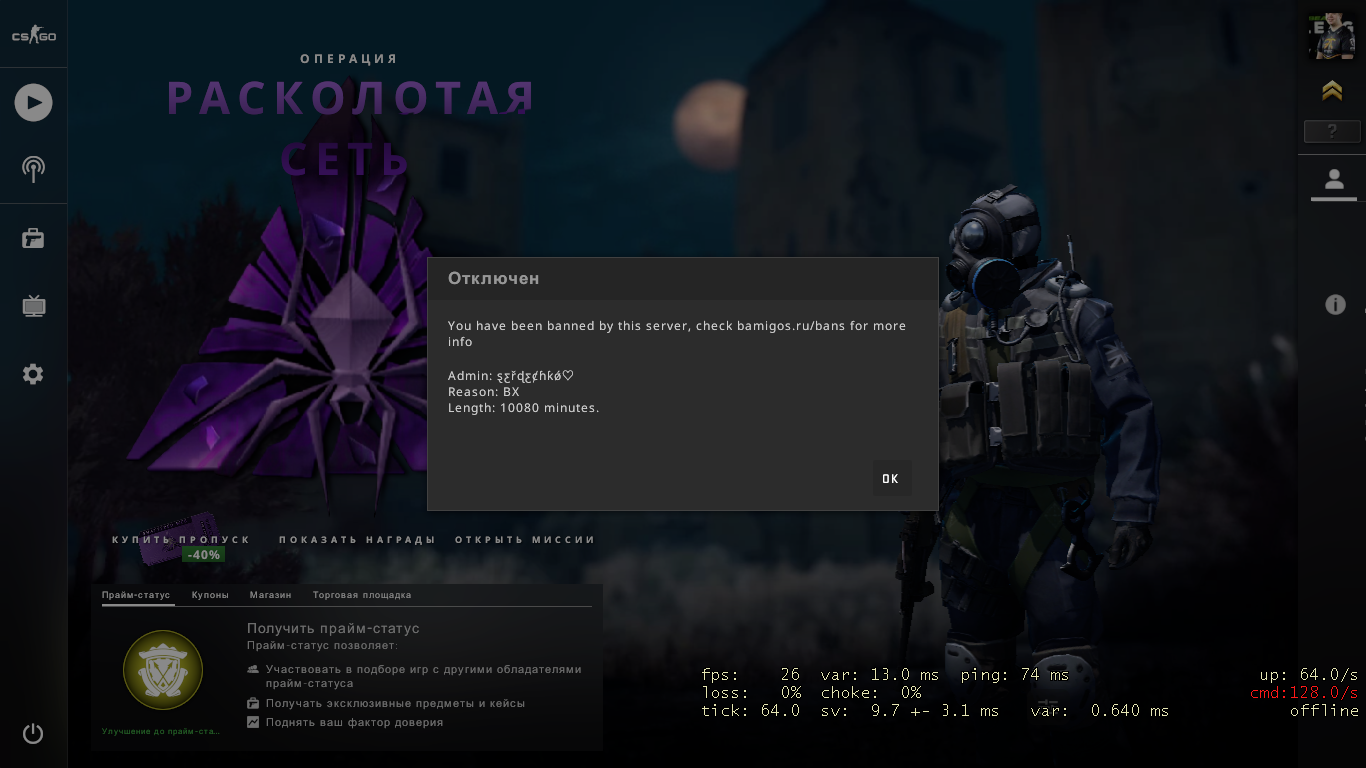Switch to the Магазин tab
Viewport: 1366px width, 768px height.
270,595
